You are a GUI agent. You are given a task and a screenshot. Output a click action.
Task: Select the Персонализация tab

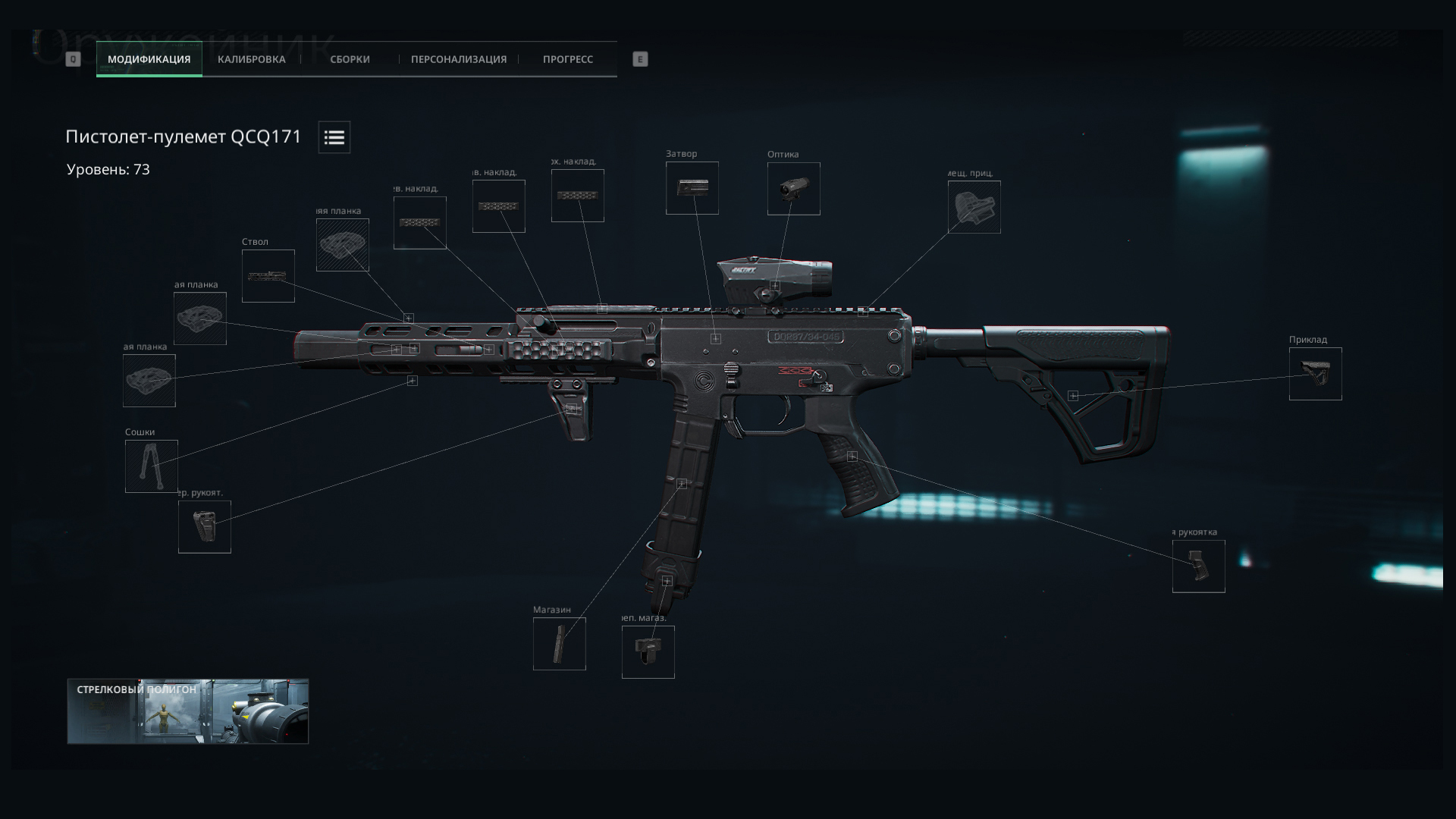pos(458,59)
